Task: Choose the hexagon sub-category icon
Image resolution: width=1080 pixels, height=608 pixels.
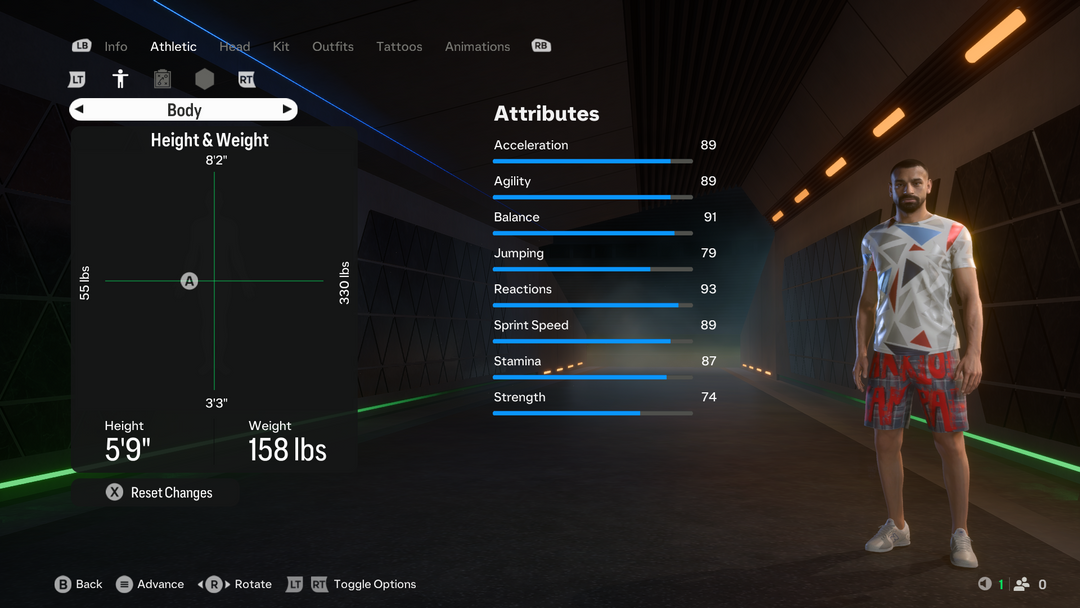Action: (204, 79)
